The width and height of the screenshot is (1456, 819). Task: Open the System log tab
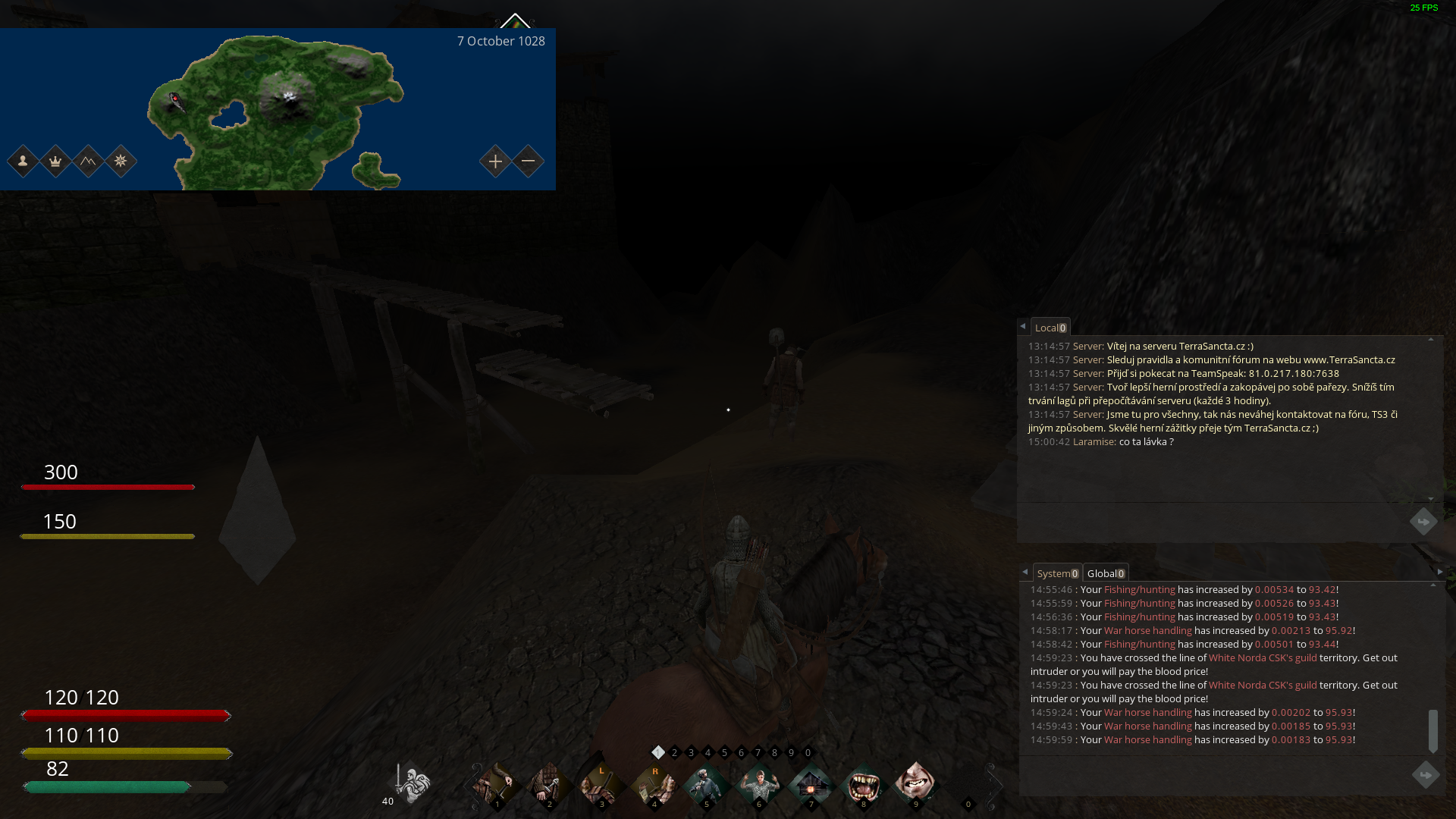[1056, 573]
